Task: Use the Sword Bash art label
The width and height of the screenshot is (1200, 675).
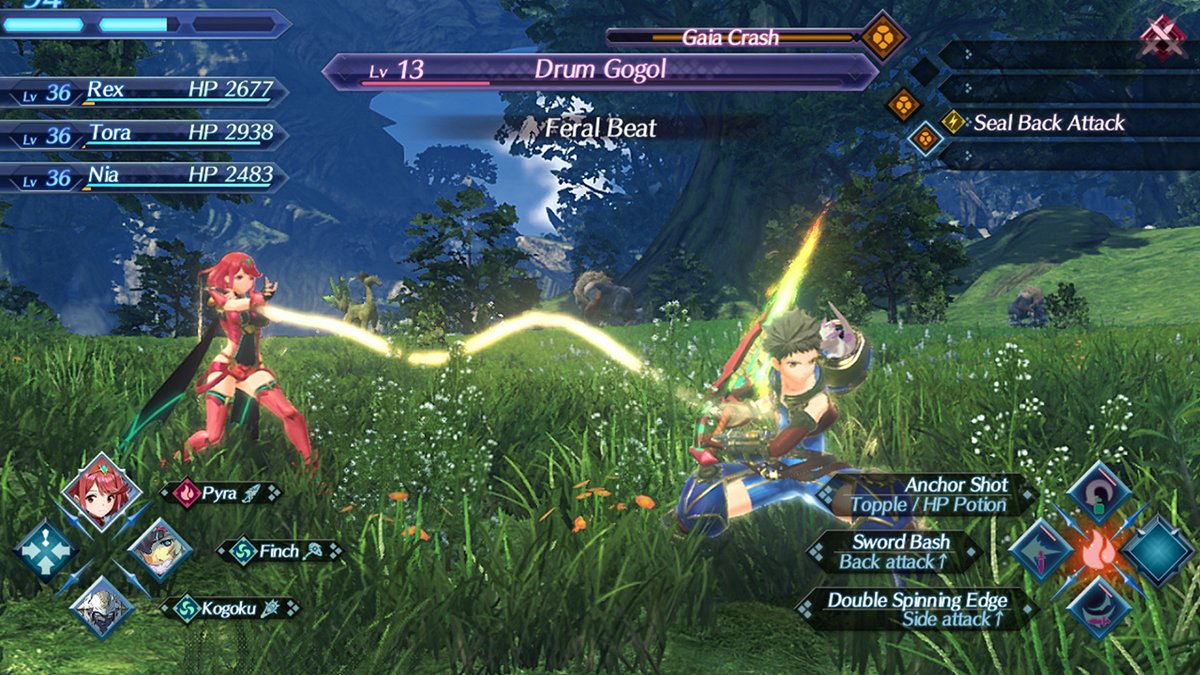Action: coord(895,552)
